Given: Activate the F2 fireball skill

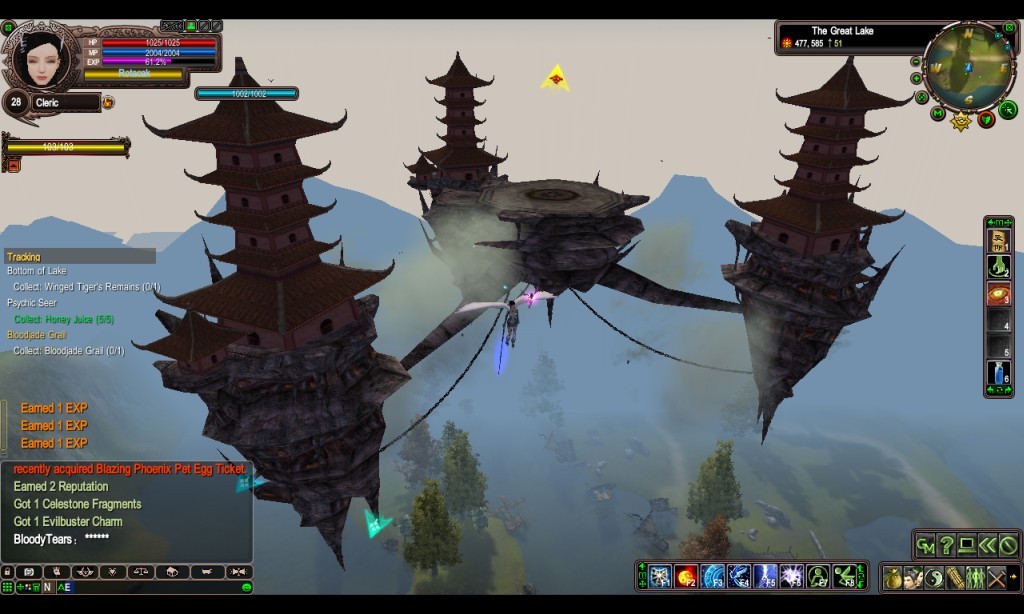Looking at the screenshot, I should click(x=685, y=576).
